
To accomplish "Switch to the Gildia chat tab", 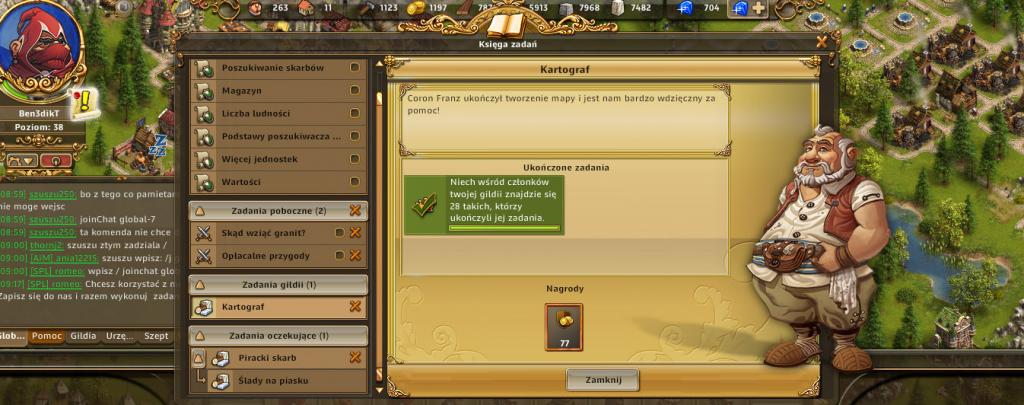I will pyautogui.click(x=84, y=336).
